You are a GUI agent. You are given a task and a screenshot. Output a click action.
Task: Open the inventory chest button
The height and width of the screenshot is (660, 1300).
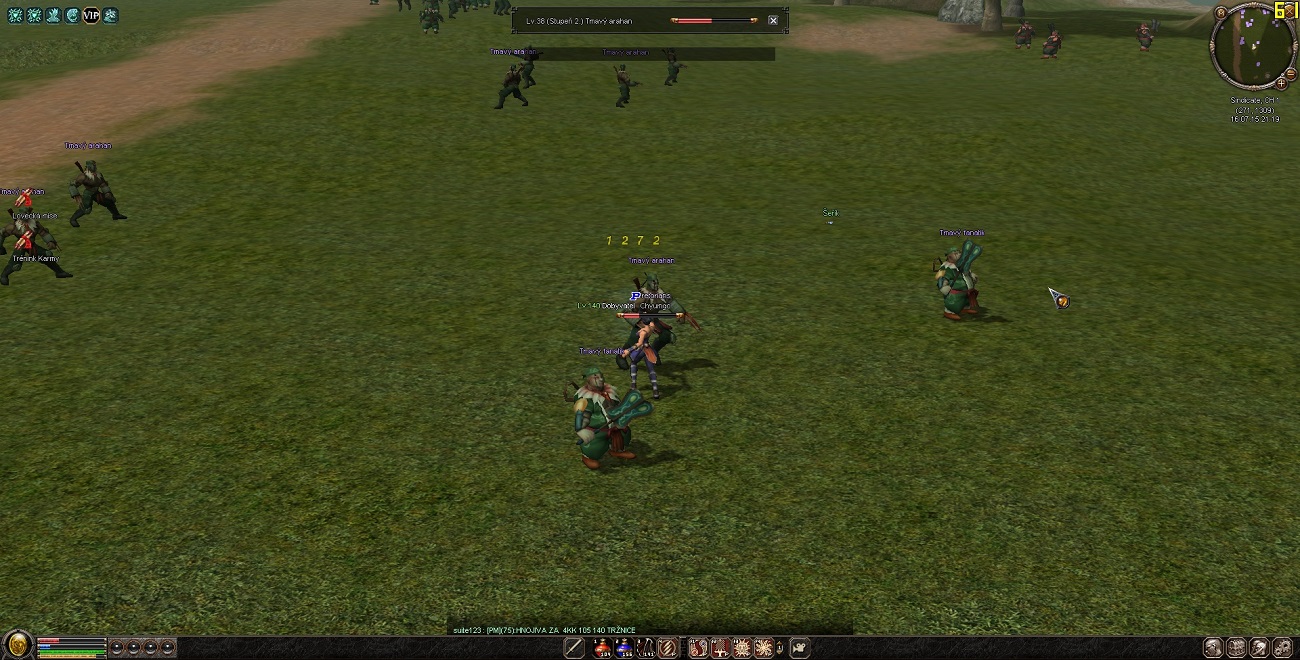(x=1236, y=648)
